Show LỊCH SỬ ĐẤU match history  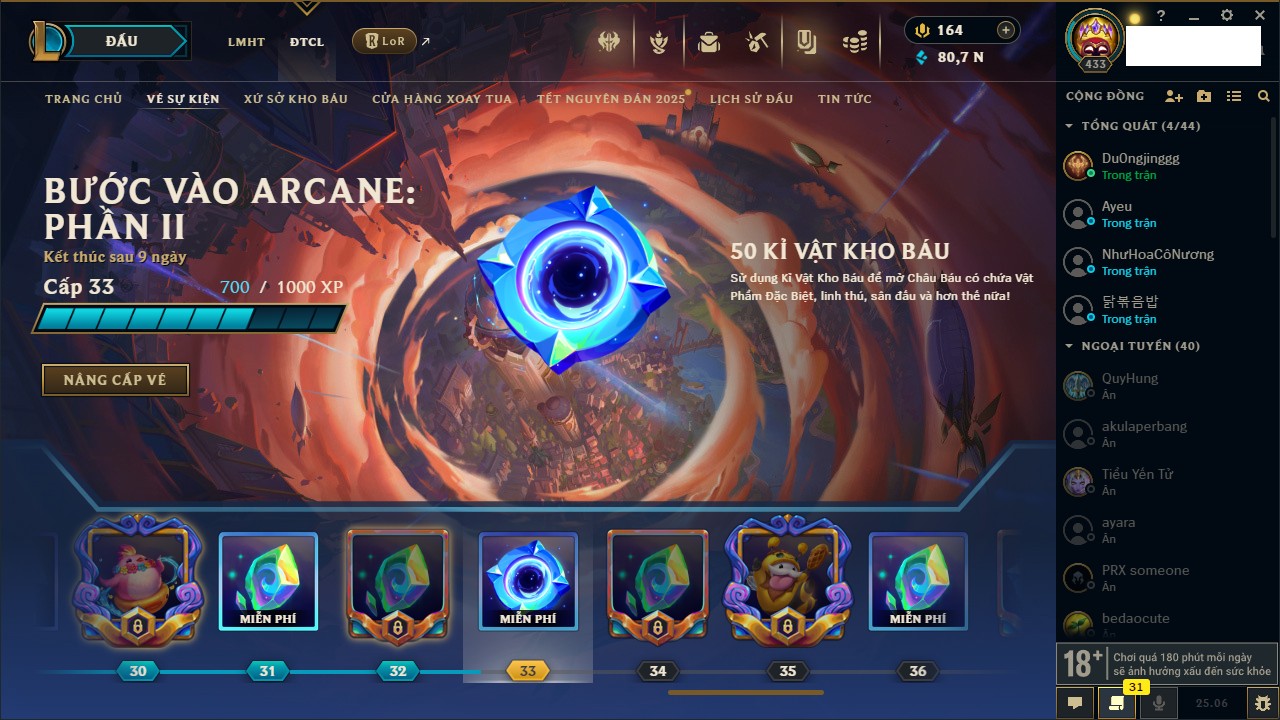[x=751, y=99]
